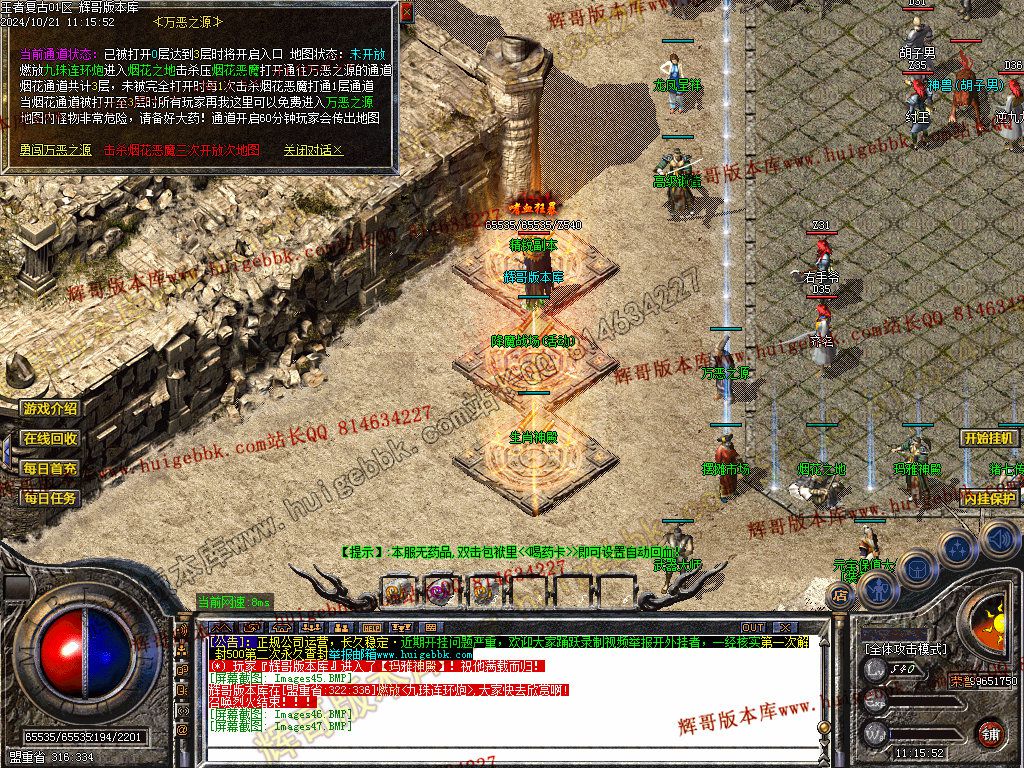
Task: Open the 在线回收 recycling menu
Action: pos(50,438)
